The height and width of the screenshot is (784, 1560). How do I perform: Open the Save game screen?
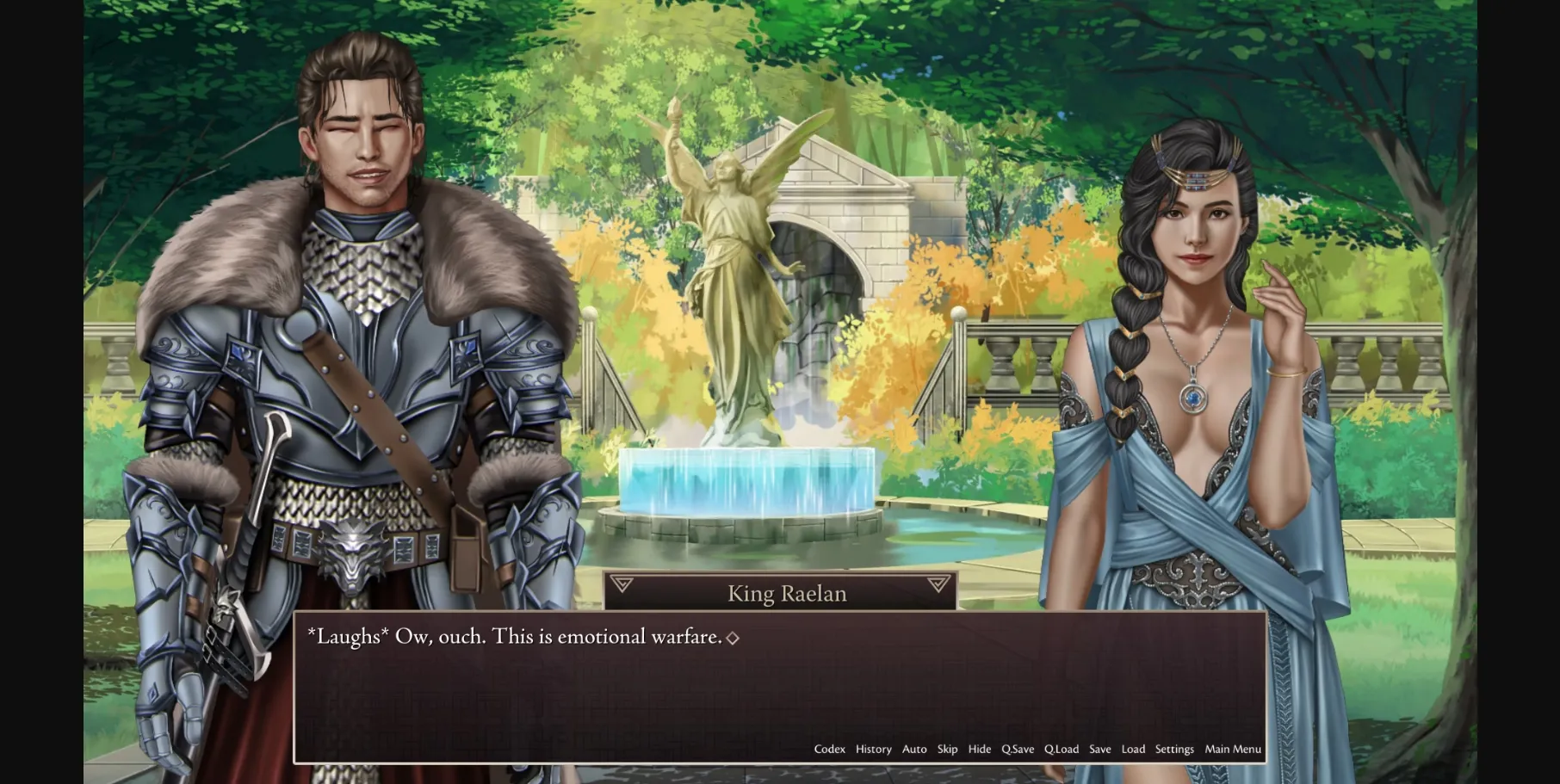pyautogui.click(x=1099, y=749)
